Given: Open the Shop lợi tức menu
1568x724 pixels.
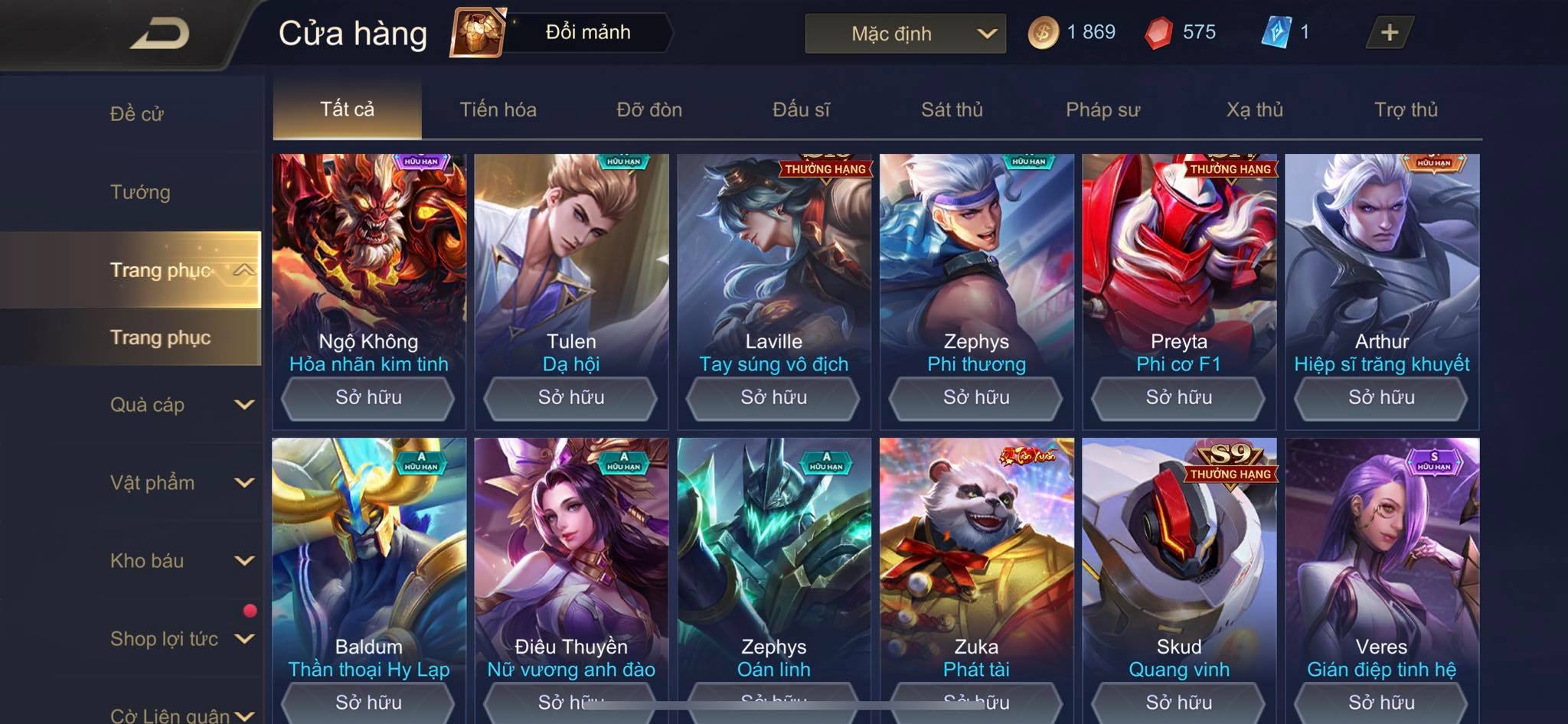Looking at the screenshot, I should click(x=181, y=639).
